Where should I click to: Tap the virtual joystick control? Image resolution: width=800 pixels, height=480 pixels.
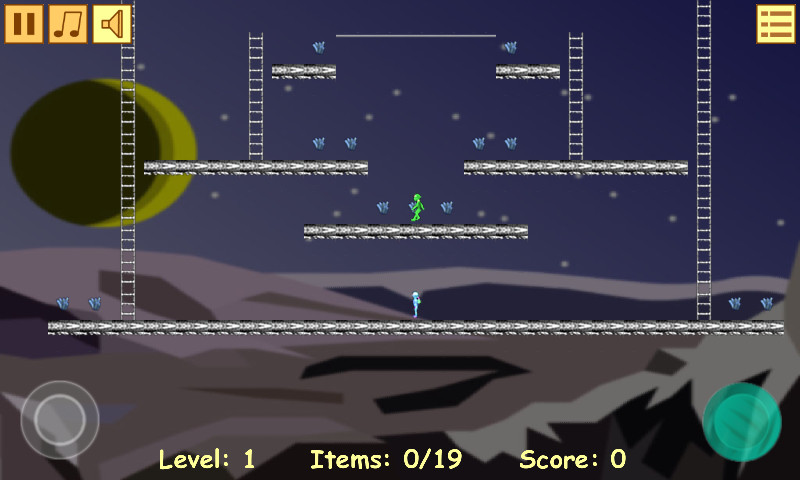(60, 420)
